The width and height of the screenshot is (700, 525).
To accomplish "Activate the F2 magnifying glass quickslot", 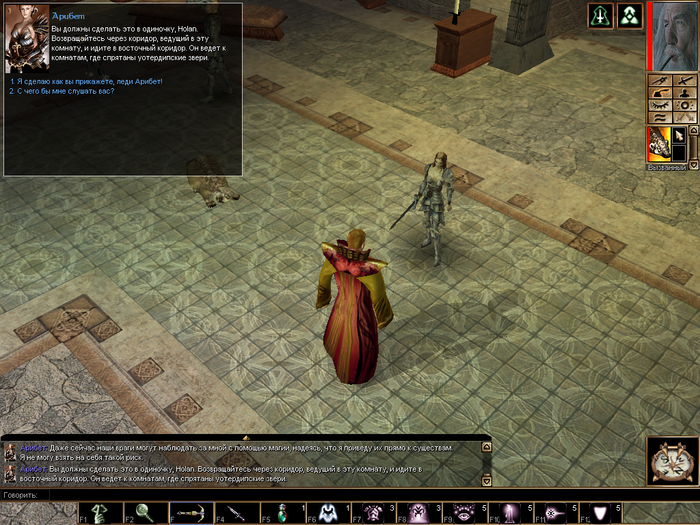I will (x=145, y=513).
